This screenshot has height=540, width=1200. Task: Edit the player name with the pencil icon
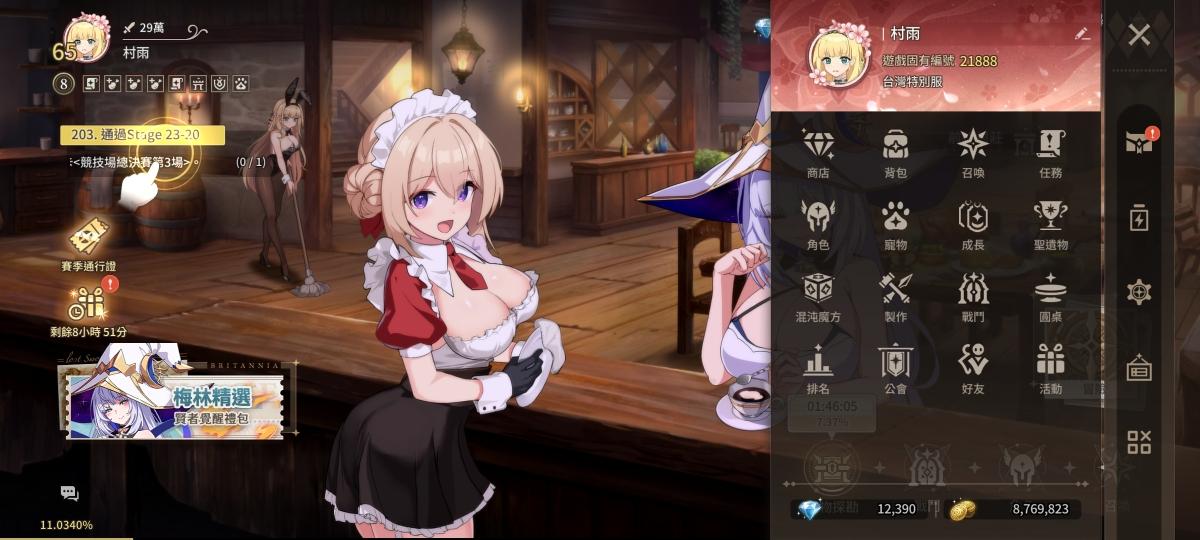(1081, 33)
